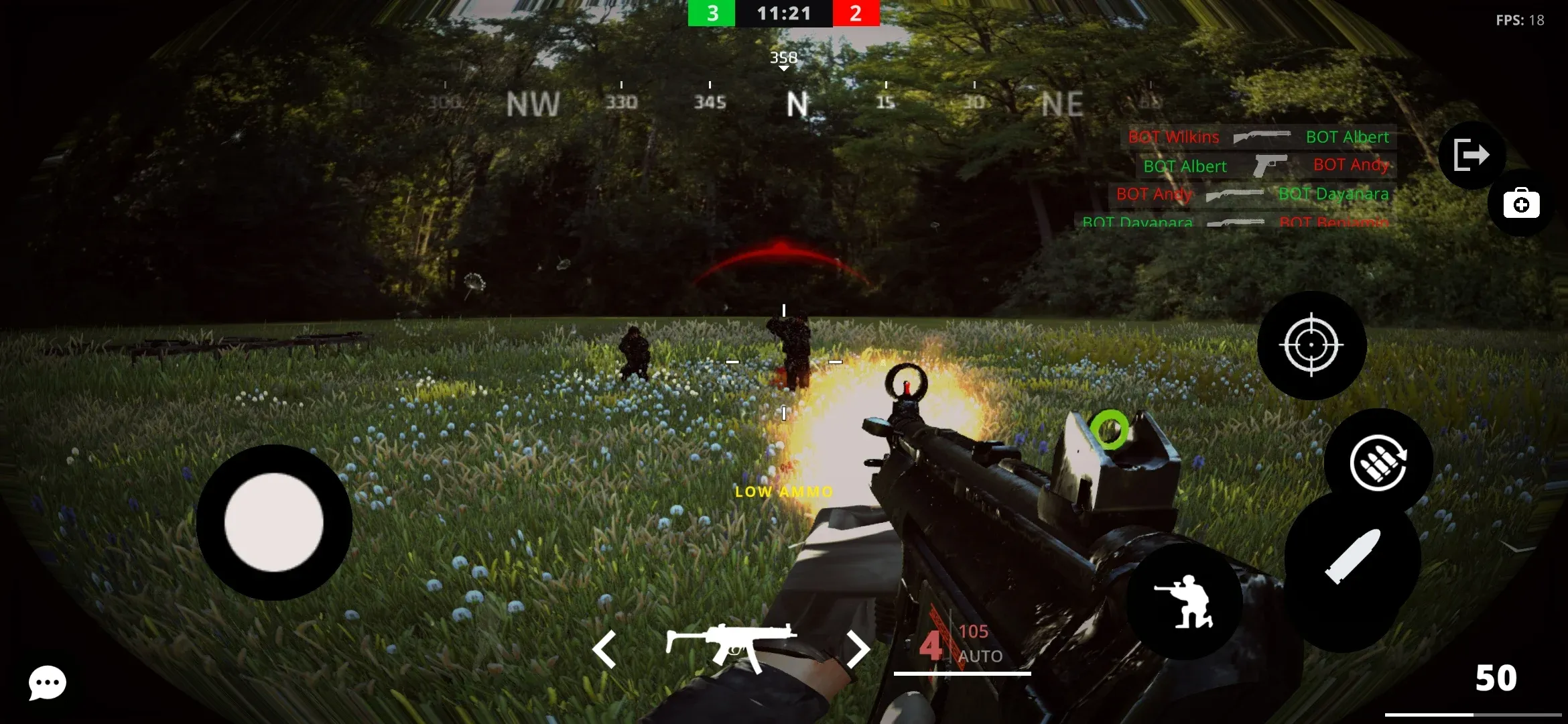Open the chat bubble
The height and width of the screenshot is (724, 1568).
[x=47, y=683]
